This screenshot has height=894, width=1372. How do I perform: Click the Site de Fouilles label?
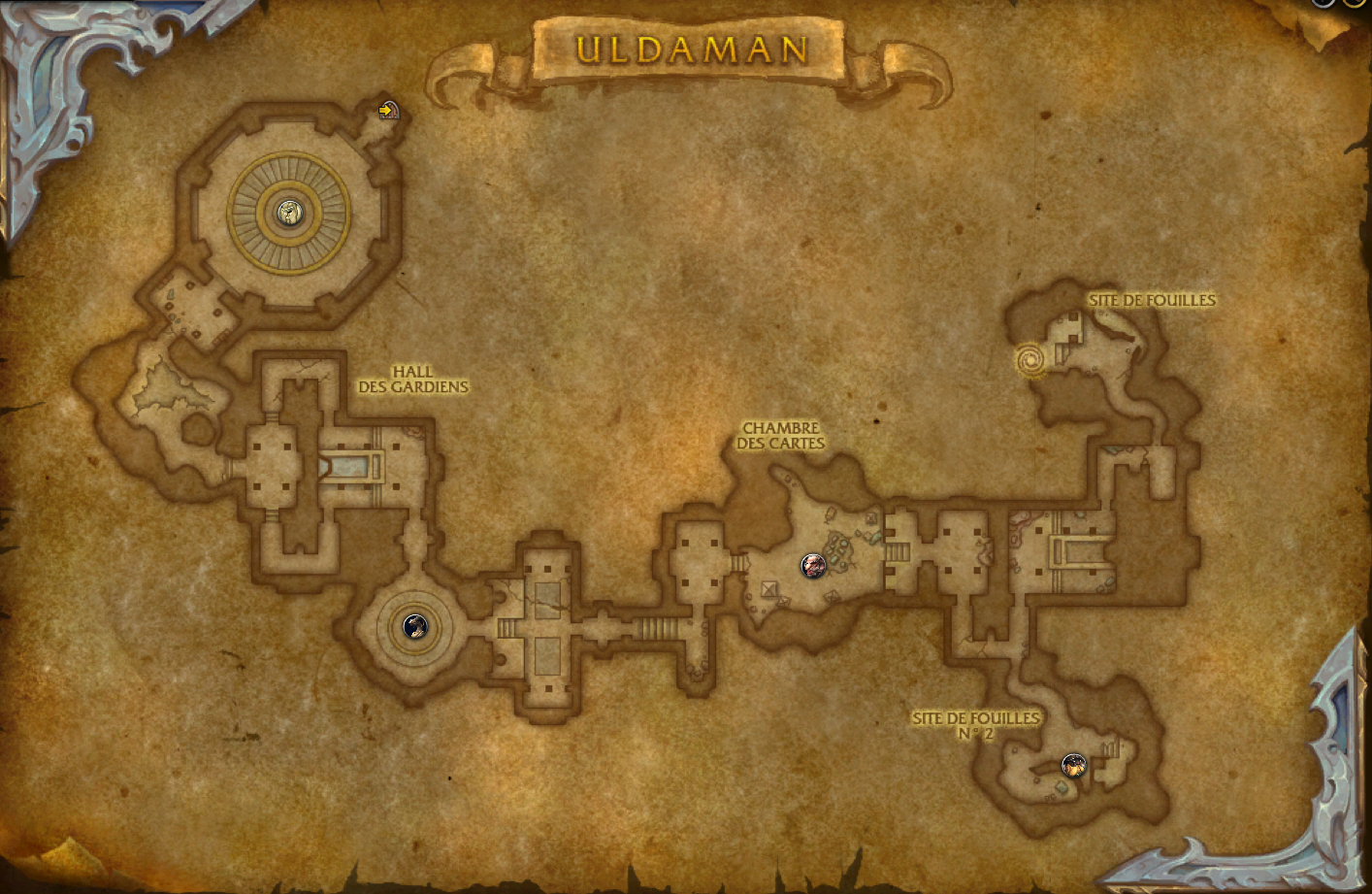[x=1154, y=300]
